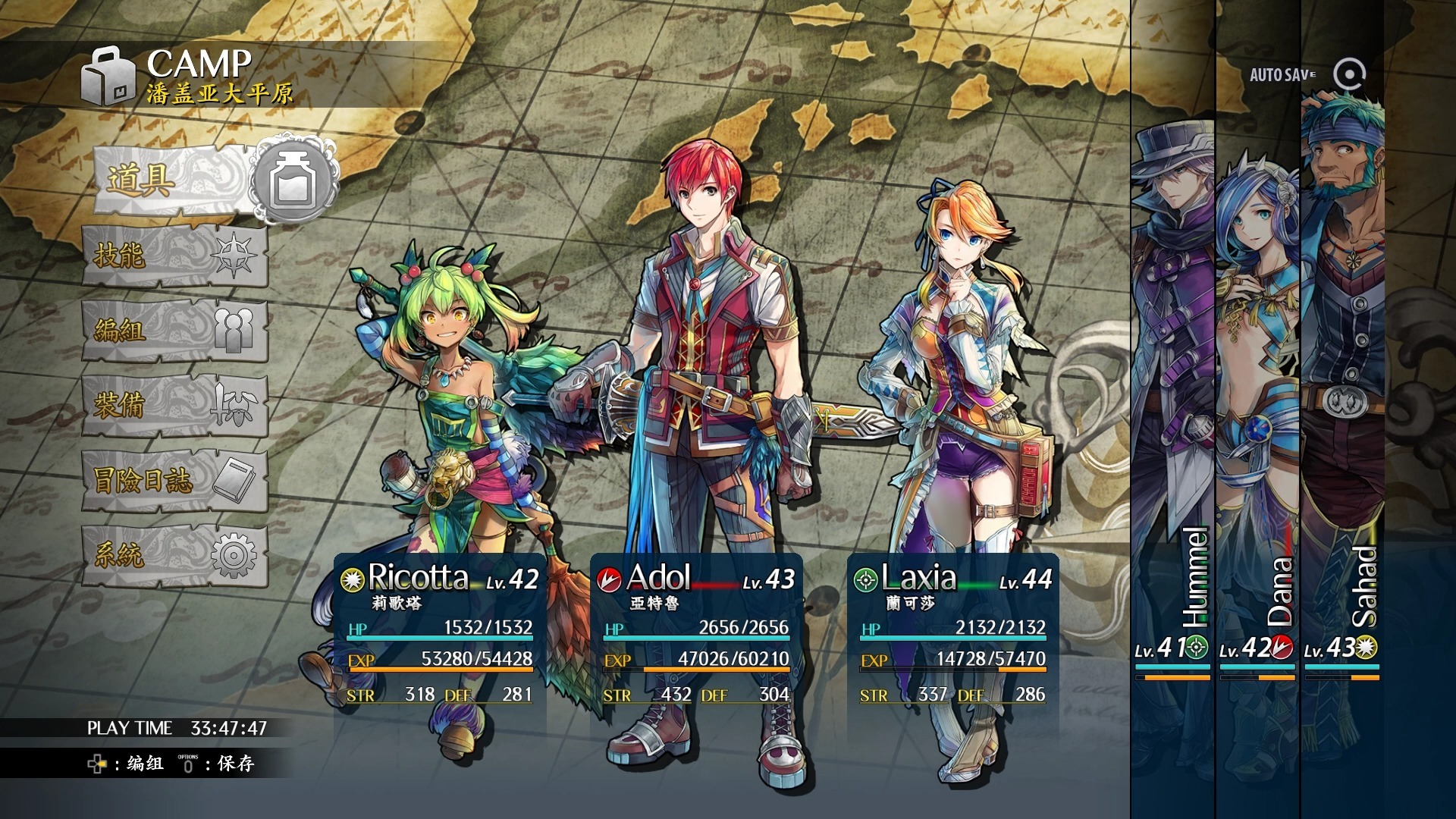Viewport: 1456px width, 819px height.
Task: Select the 技能 skills menu entry
Action: click(x=174, y=256)
